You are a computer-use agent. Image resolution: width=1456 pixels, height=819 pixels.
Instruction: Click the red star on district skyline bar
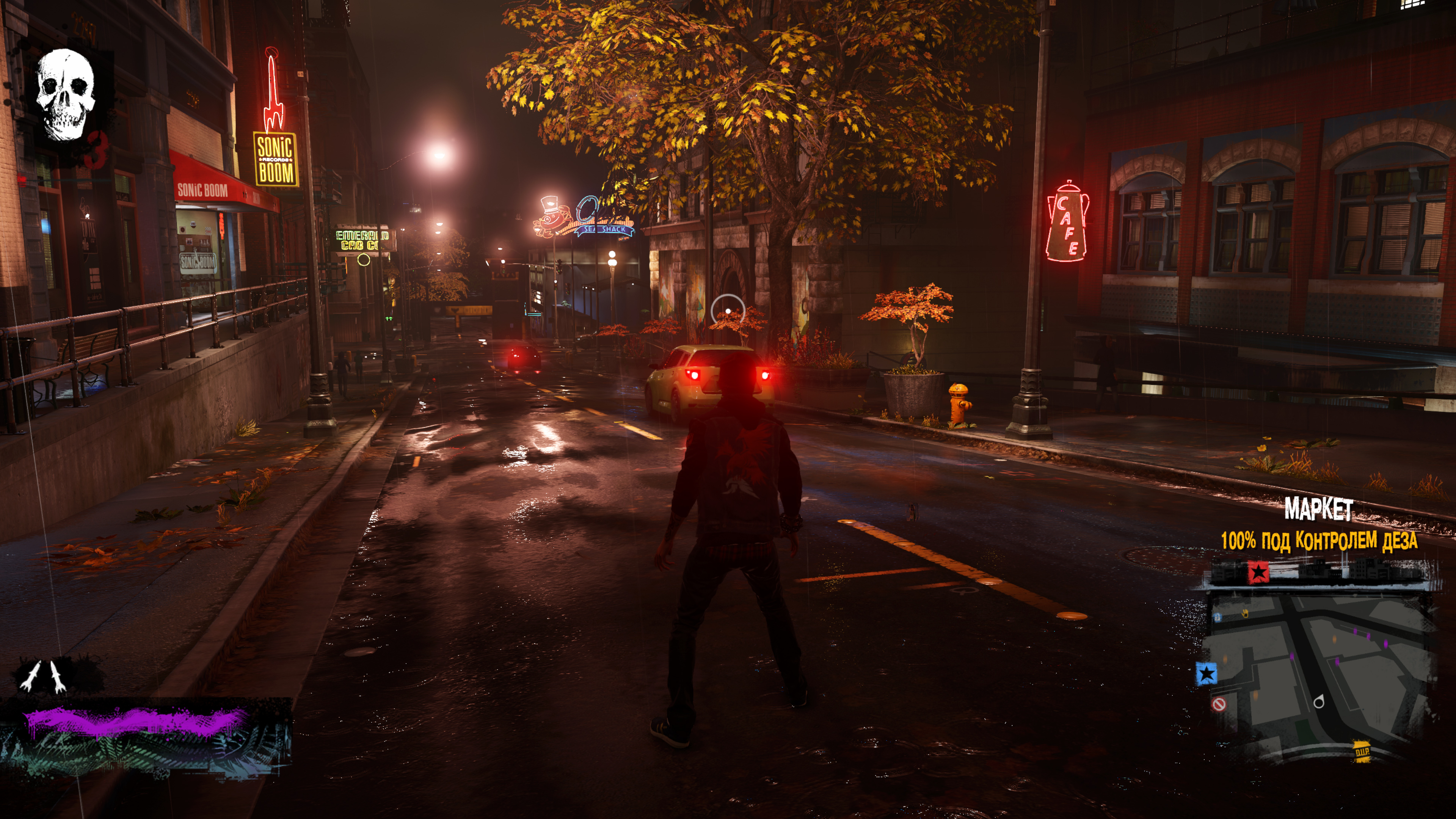click(x=1258, y=572)
